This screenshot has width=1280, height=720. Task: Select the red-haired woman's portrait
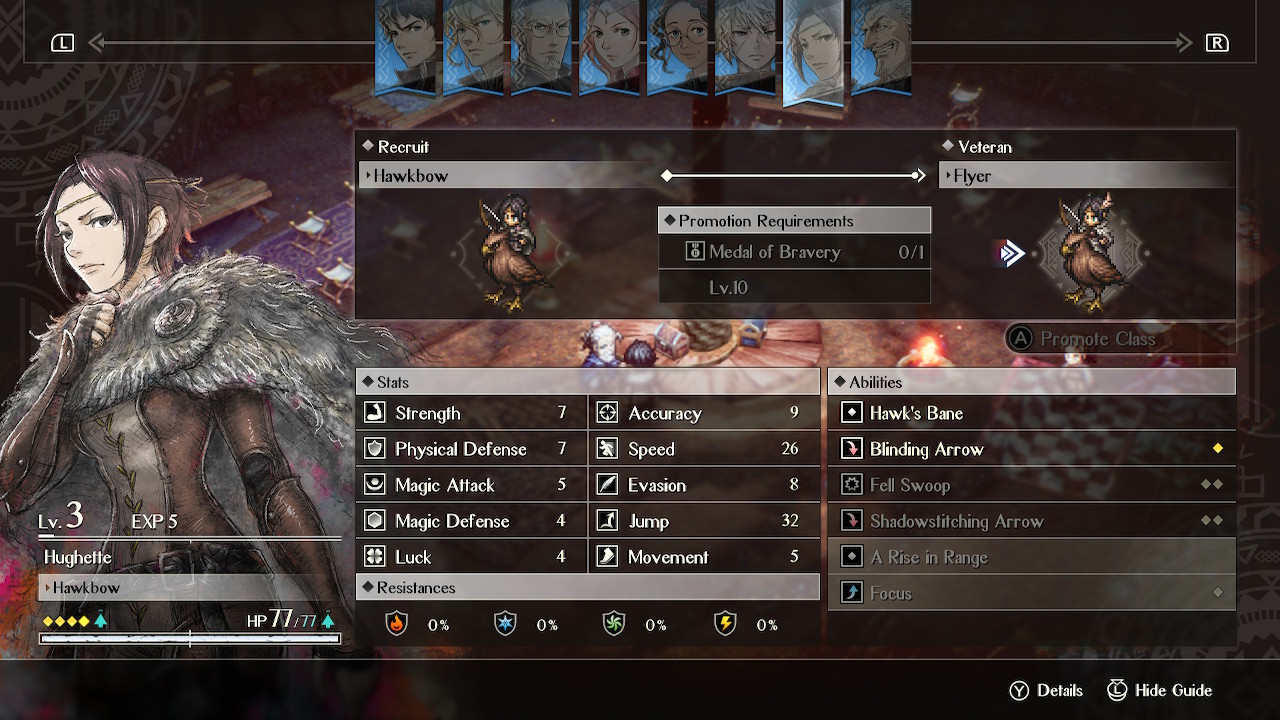609,47
